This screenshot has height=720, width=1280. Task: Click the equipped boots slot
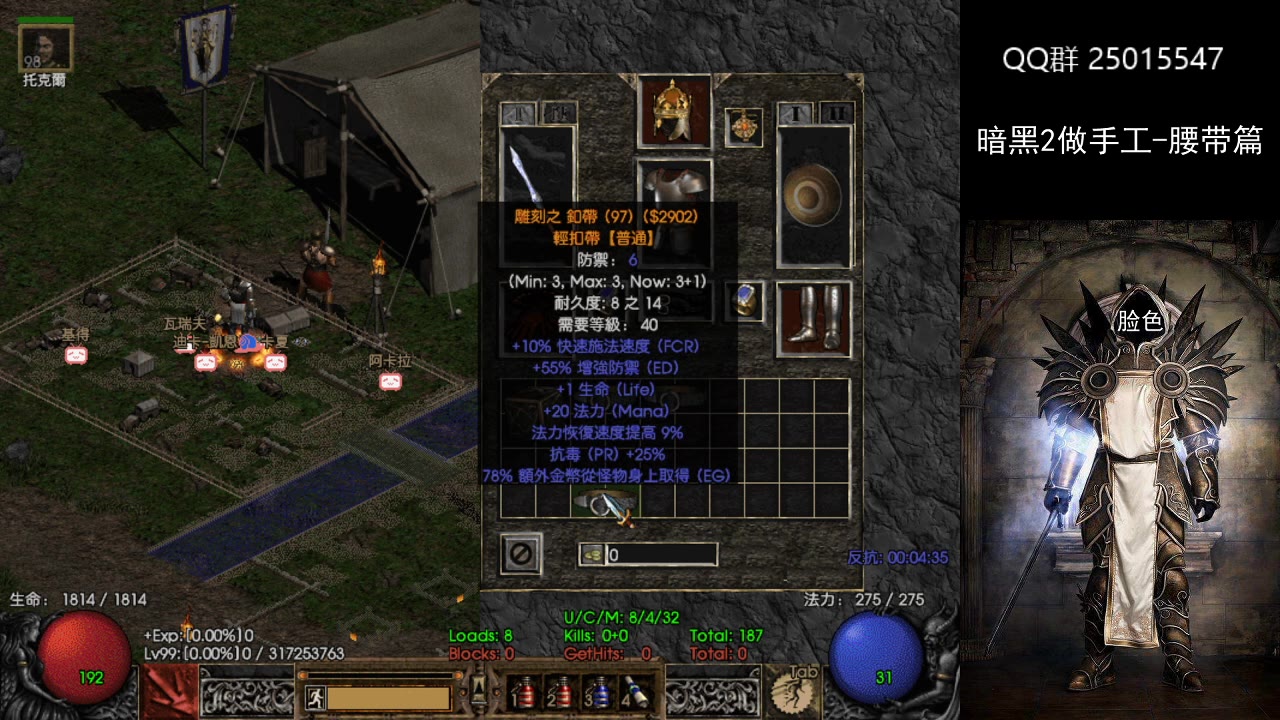click(814, 319)
